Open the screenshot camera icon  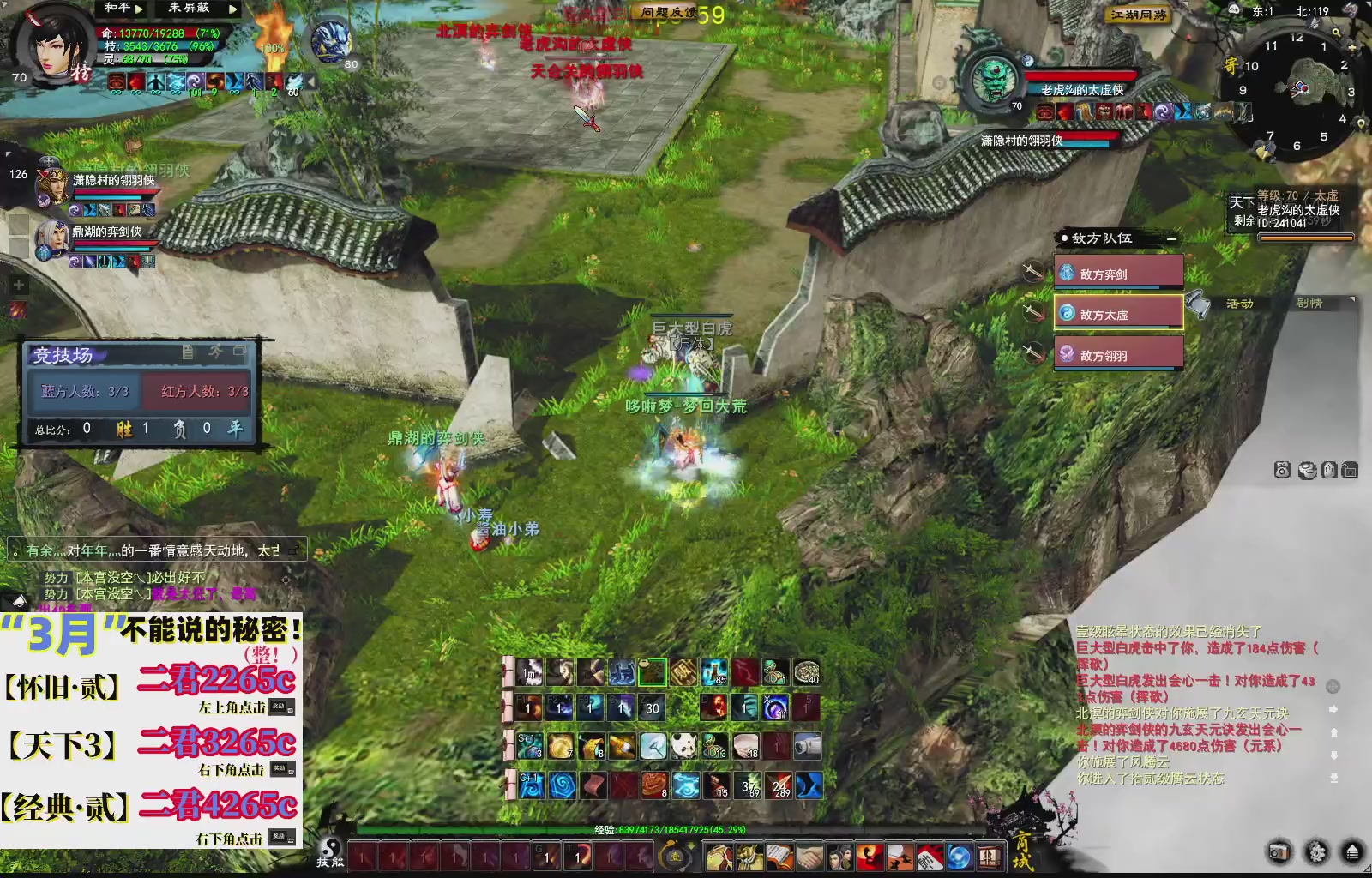[x=1279, y=851]
